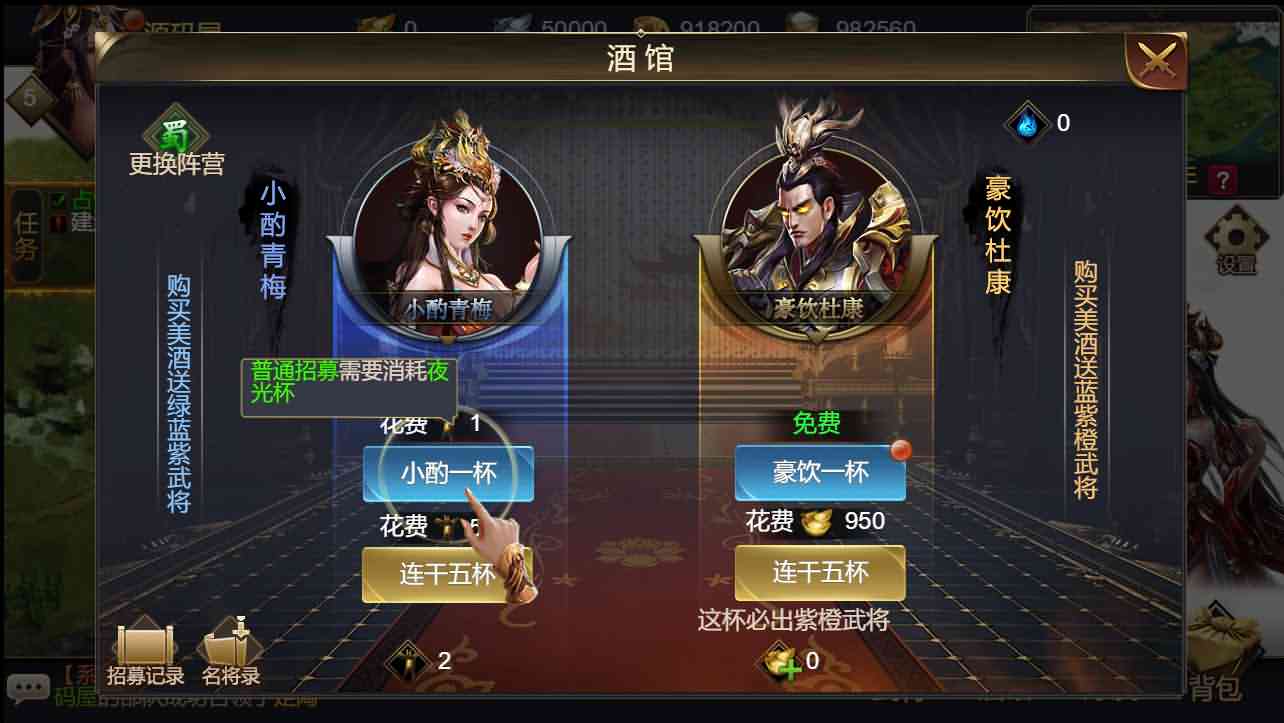Click the silver currency icon showing 50000
Viewport: 1284px width, 723px height.
(x=512, y=25)
